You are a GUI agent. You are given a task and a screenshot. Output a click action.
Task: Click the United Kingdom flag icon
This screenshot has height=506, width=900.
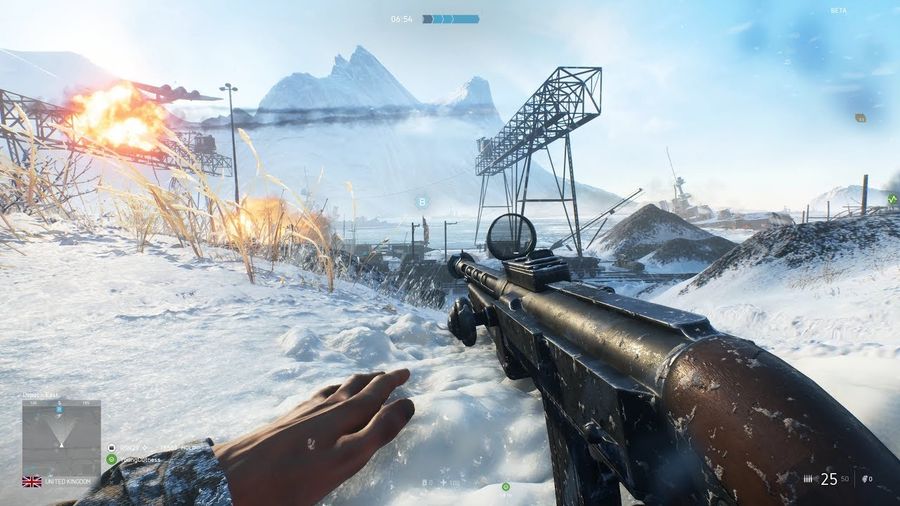[32, 481]
